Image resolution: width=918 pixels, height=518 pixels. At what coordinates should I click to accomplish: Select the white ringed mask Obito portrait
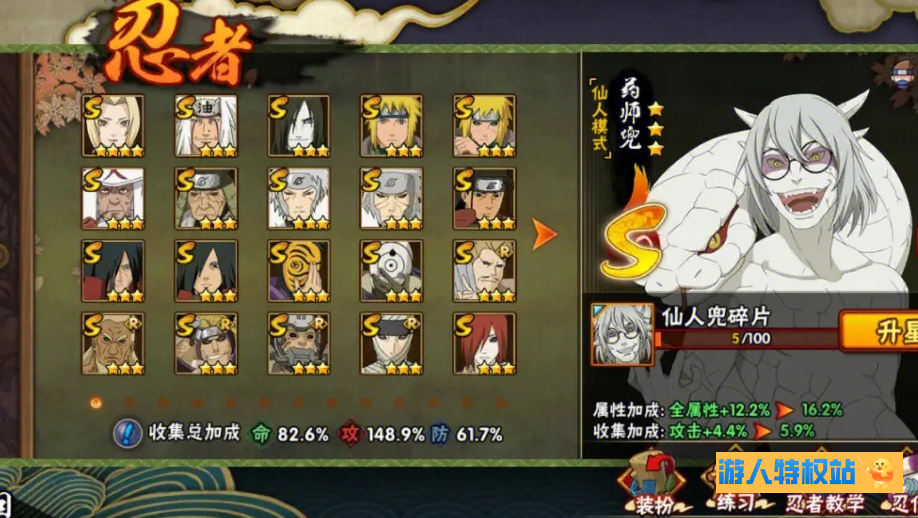click(392, 271)
